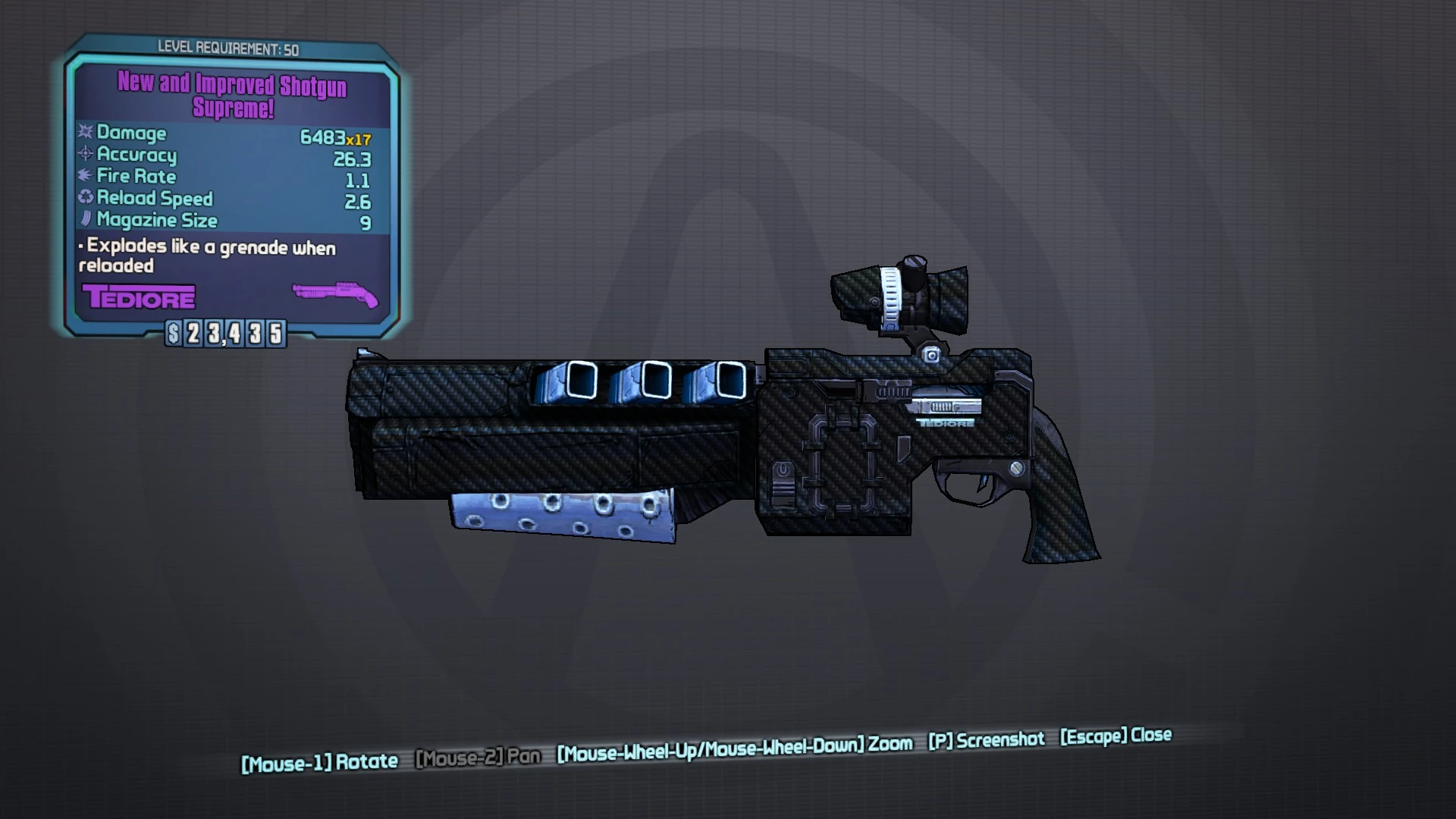Click the dollar sign on the price tag

[173, 331]
